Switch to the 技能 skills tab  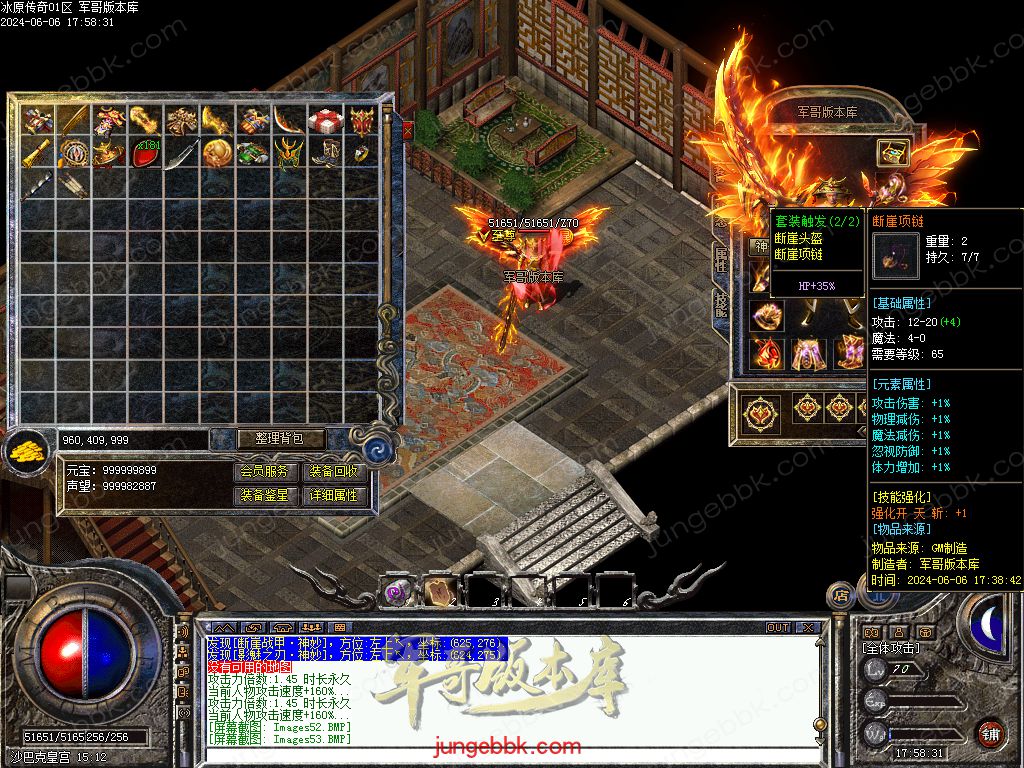coord(720,303)
